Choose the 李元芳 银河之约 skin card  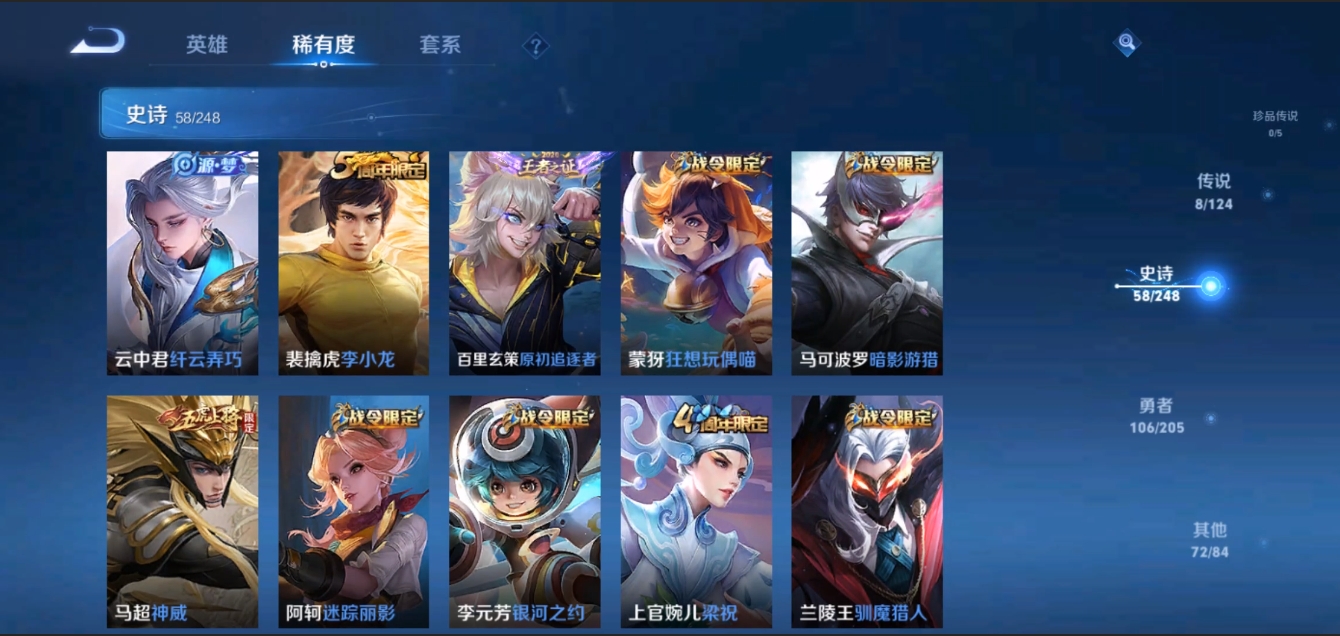[524, 511]
